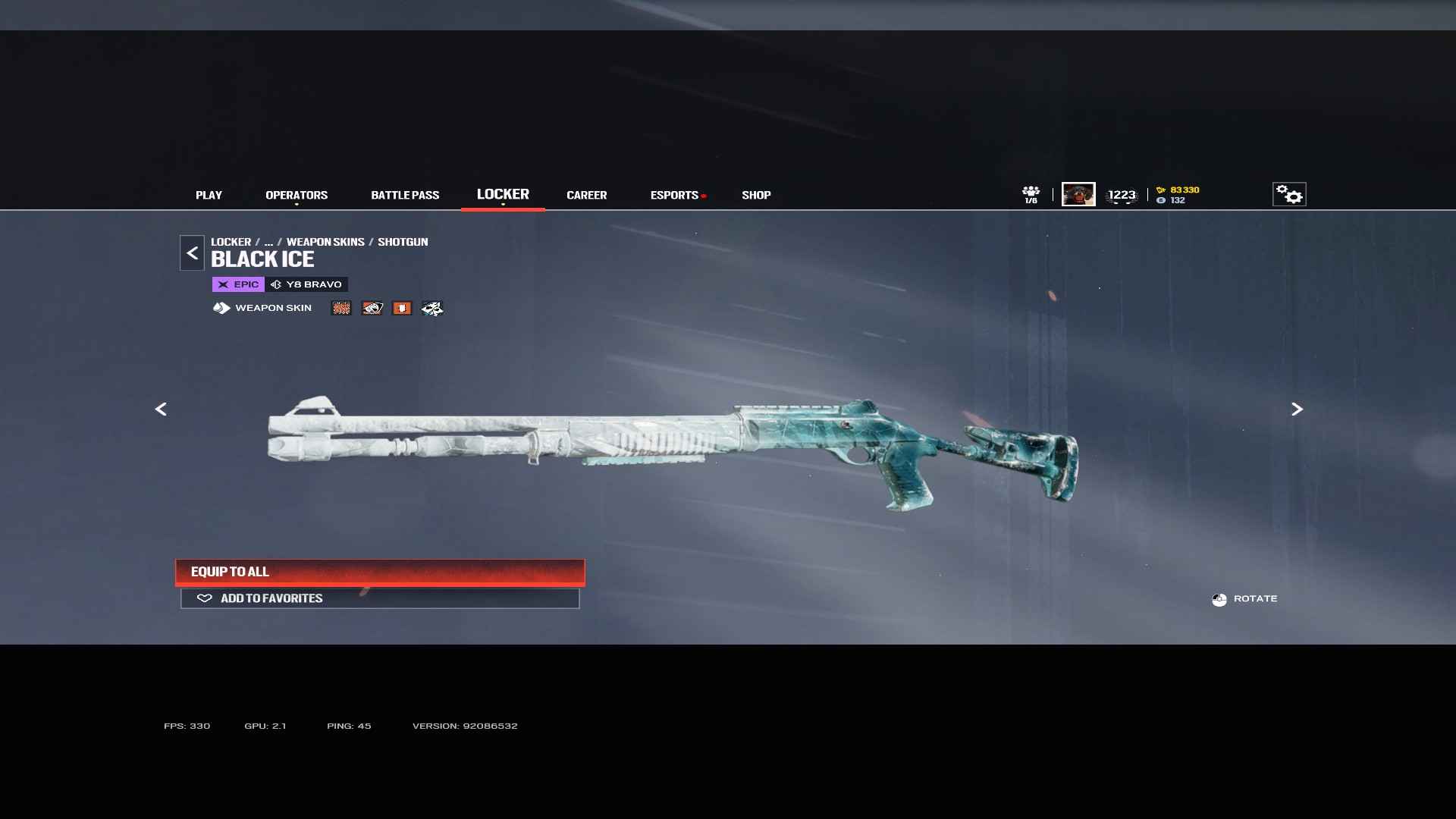Switch to the Operators tab
Viewport: 1456px width, 819px height.
click(x=297, y=195)
